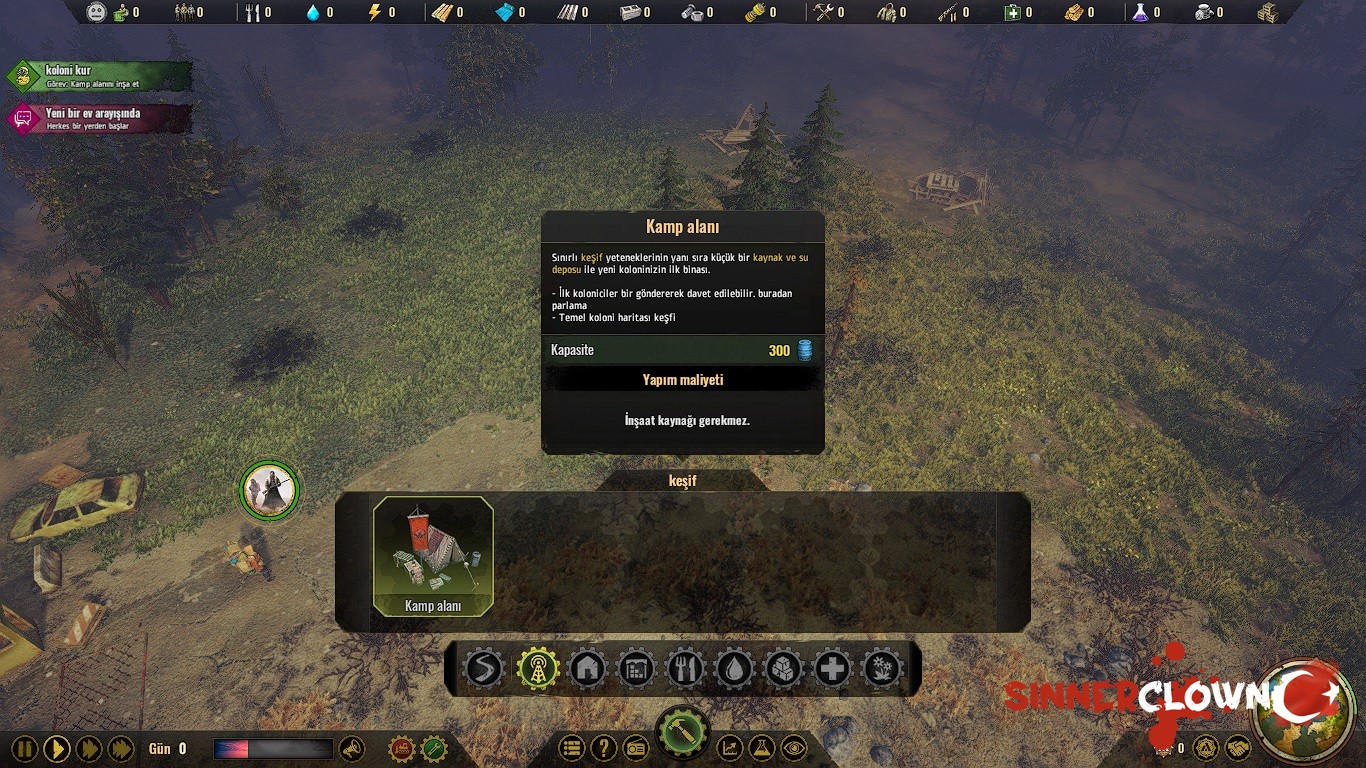The image size is (1366, 768).
Task: Open the 'Yeni bir ev arayışında' message
Action: tap(99, 118)
